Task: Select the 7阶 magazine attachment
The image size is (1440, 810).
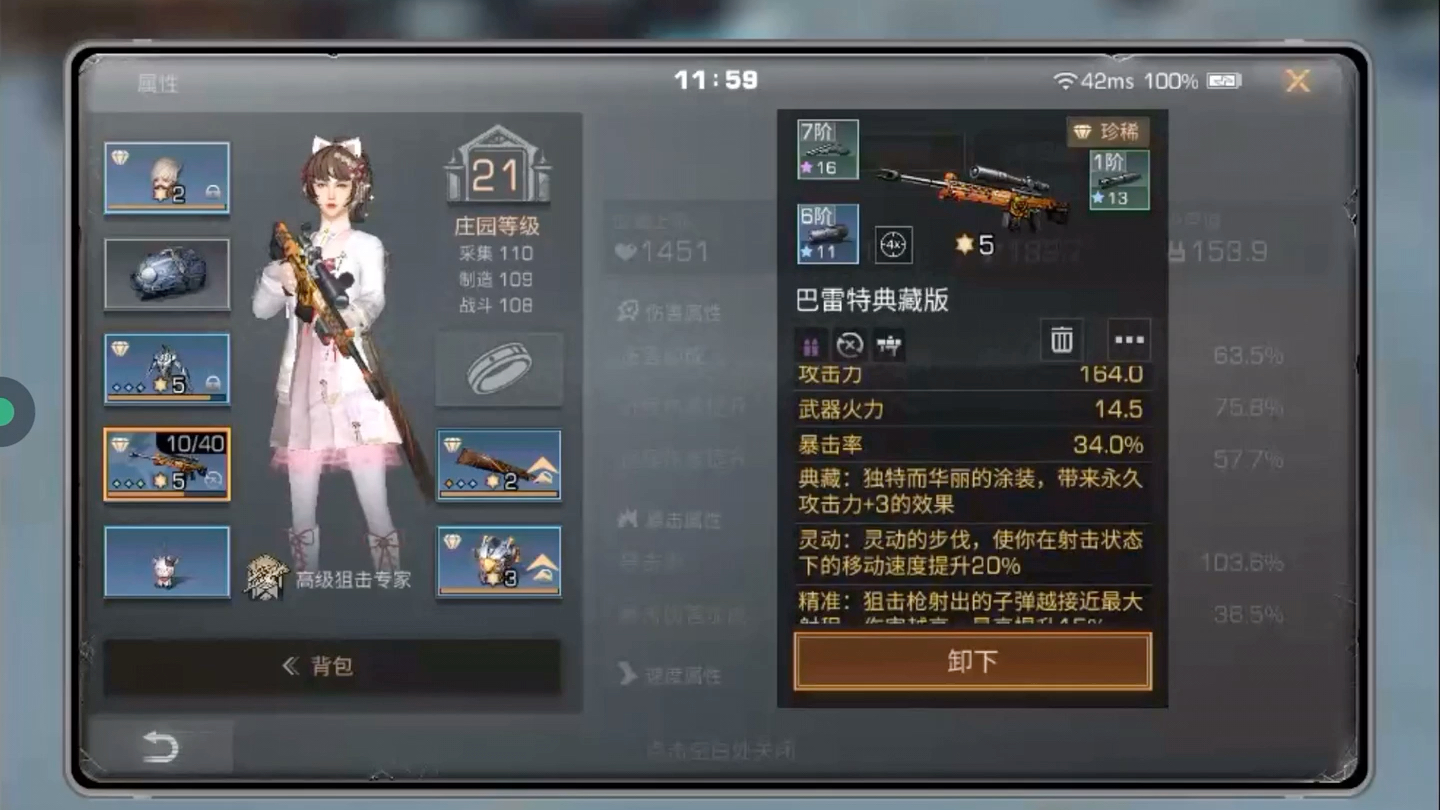Action: [828, 150]
